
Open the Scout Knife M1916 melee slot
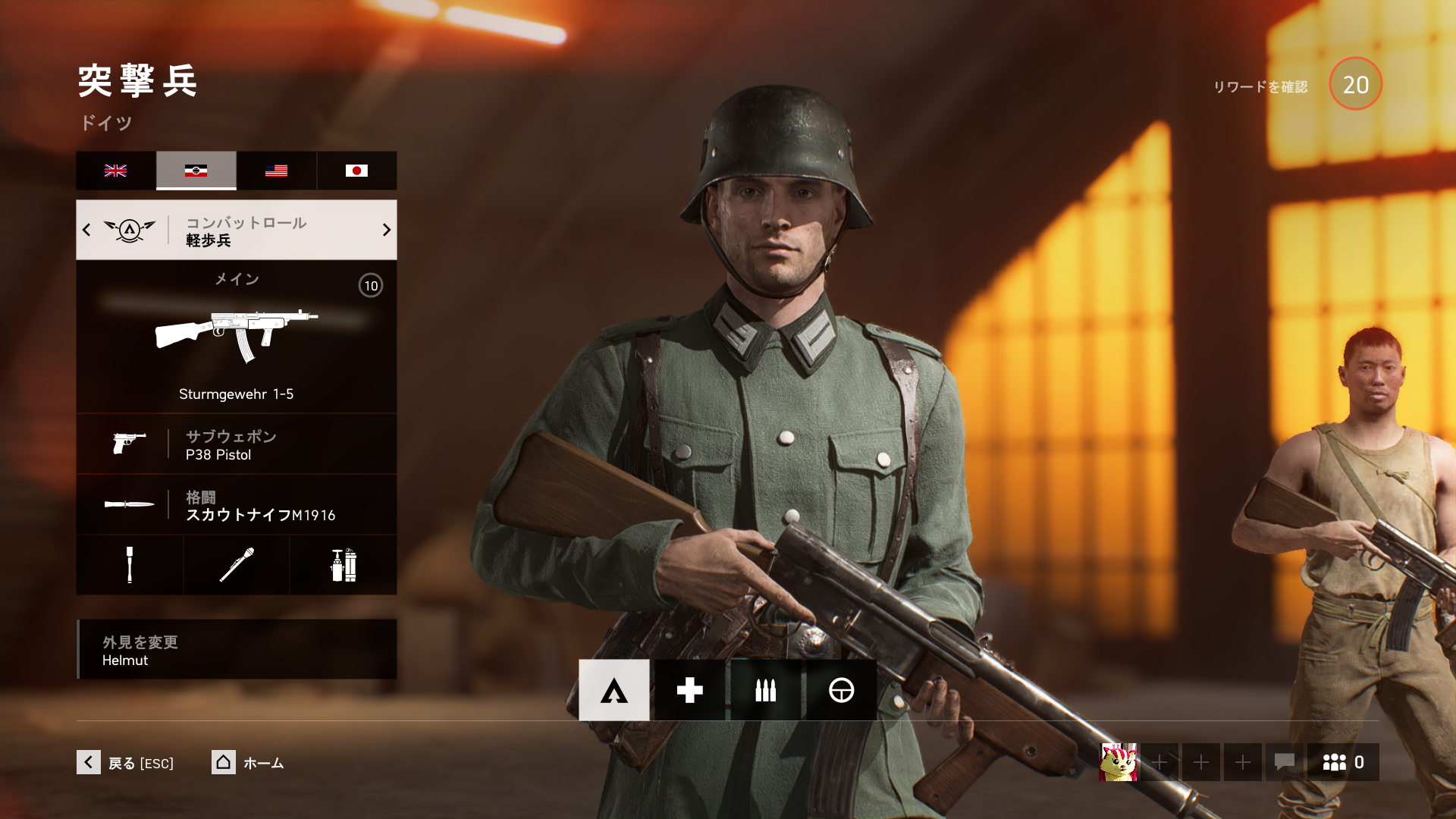point(236,505)
